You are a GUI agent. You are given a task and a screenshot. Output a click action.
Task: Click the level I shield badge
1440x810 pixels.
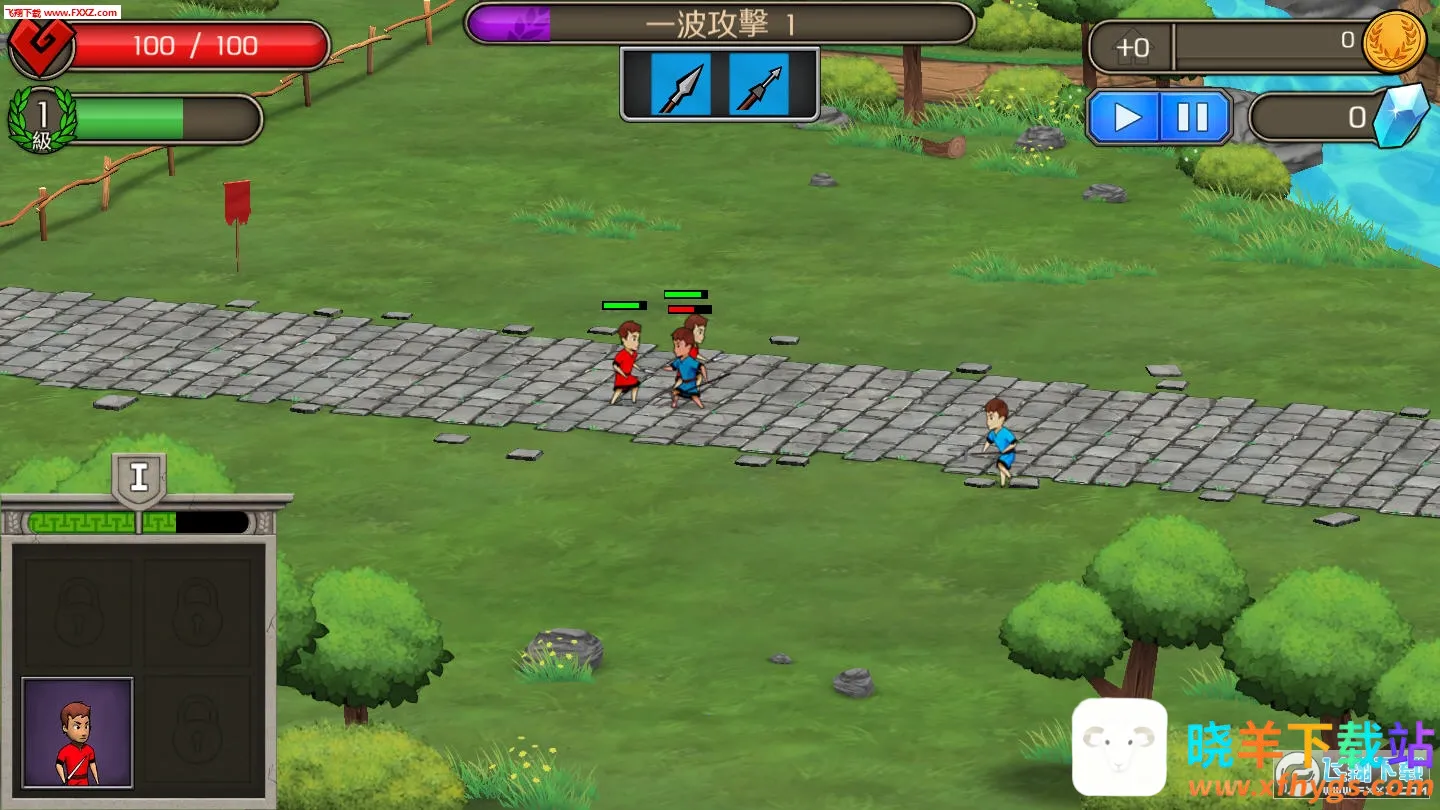tap(139, 479)
